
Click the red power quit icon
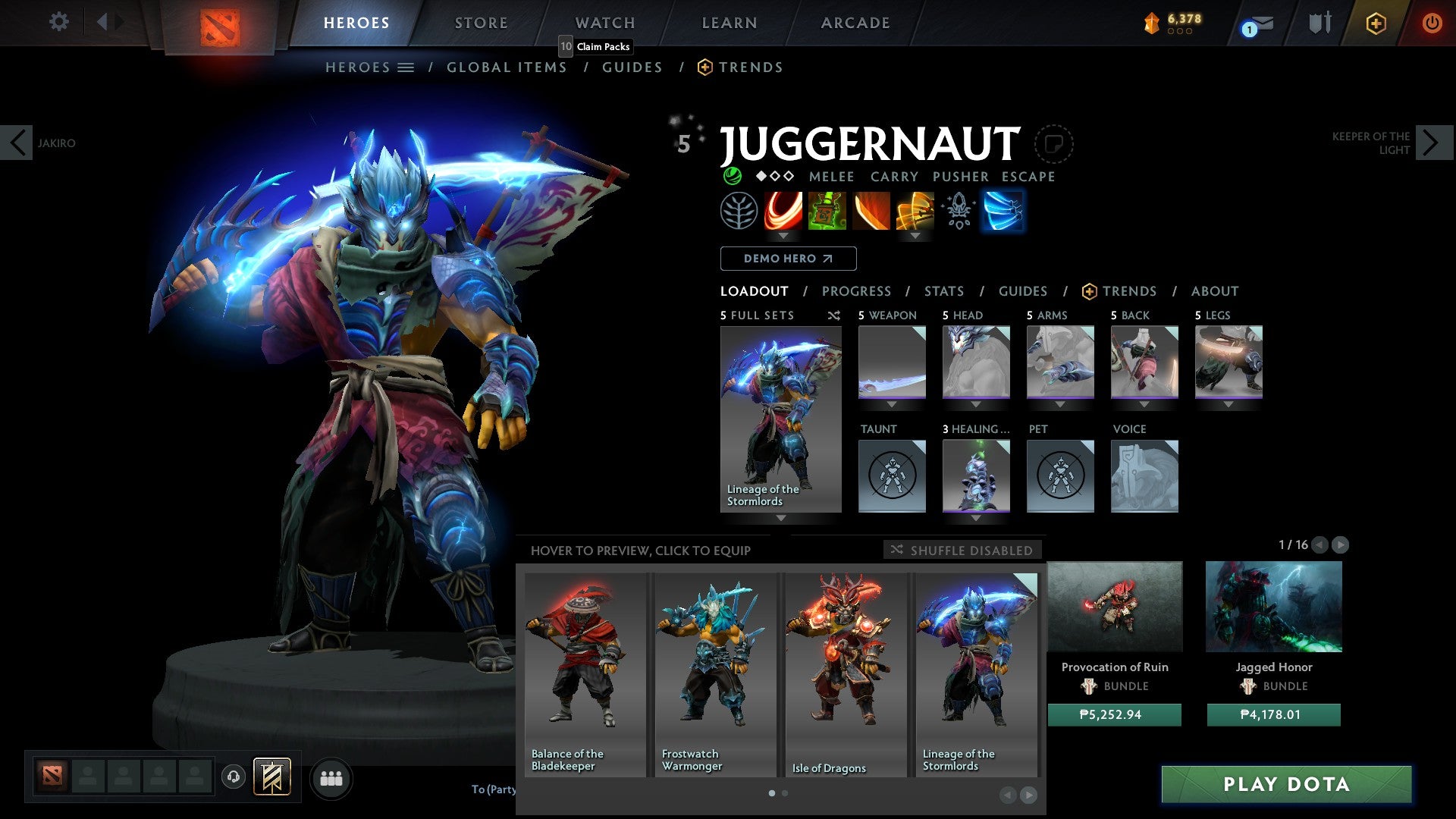pos(1432,23)
